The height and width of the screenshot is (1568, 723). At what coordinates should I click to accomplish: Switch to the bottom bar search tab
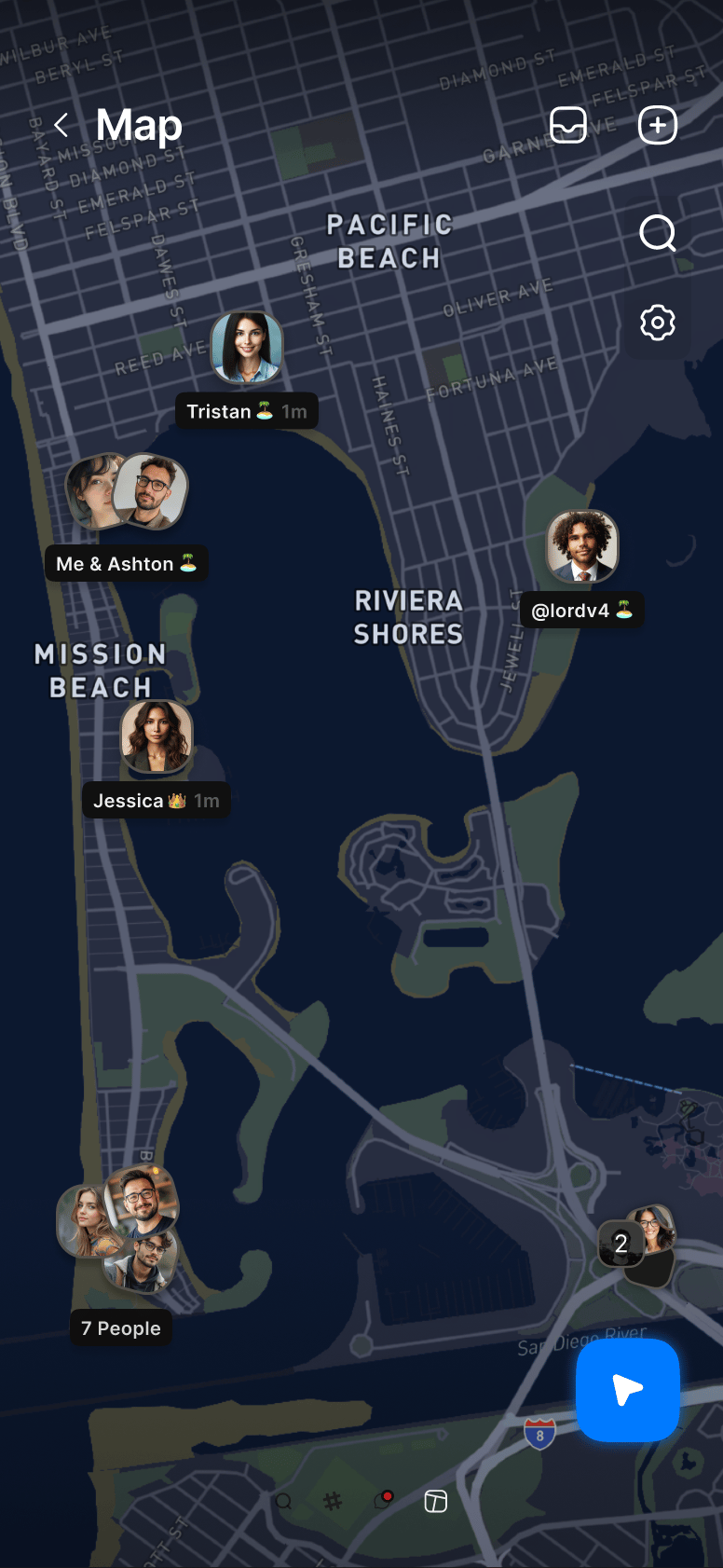pos(283,1501)
